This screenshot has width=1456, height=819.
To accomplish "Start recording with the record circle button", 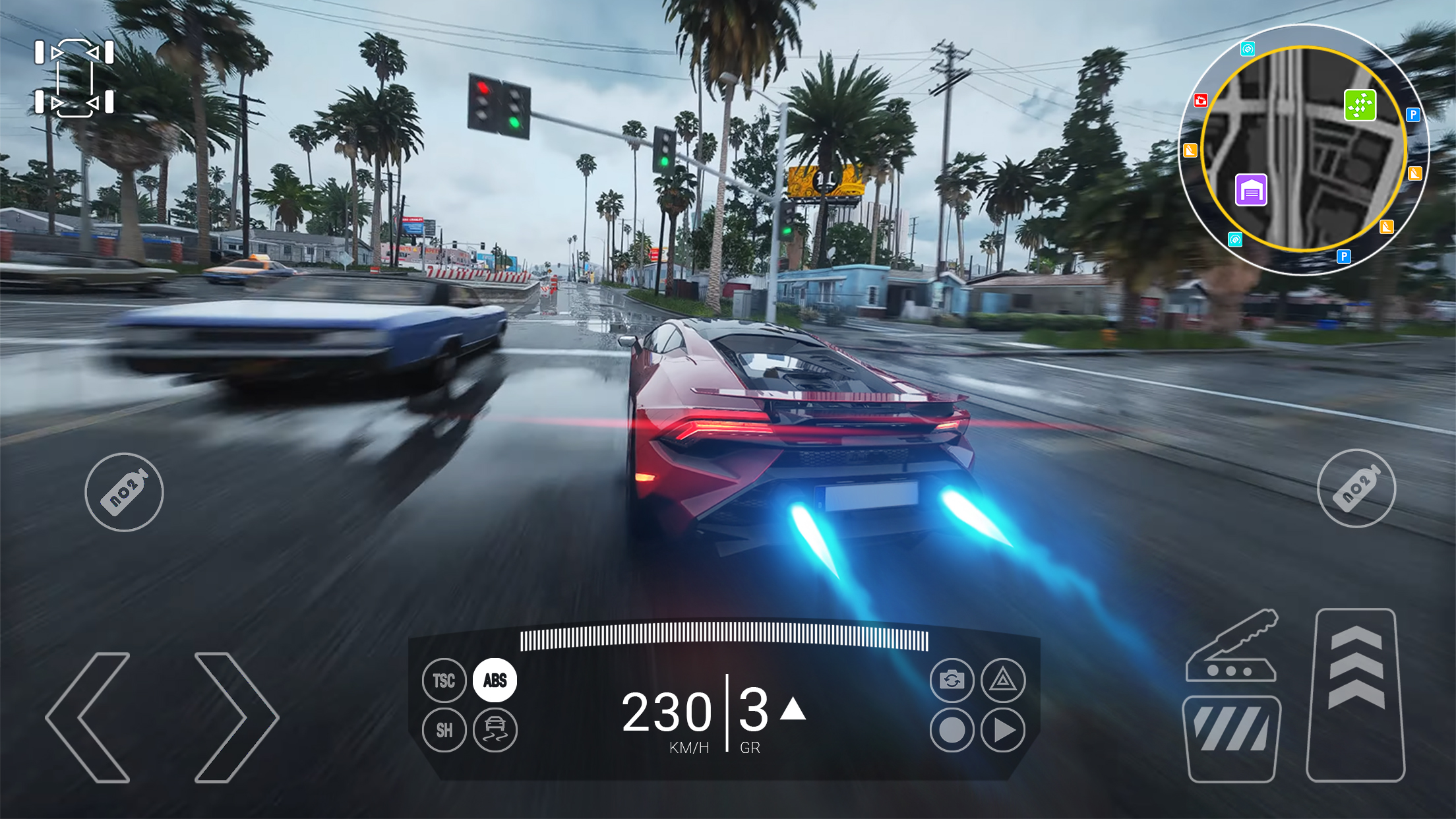I will [951, 731].
